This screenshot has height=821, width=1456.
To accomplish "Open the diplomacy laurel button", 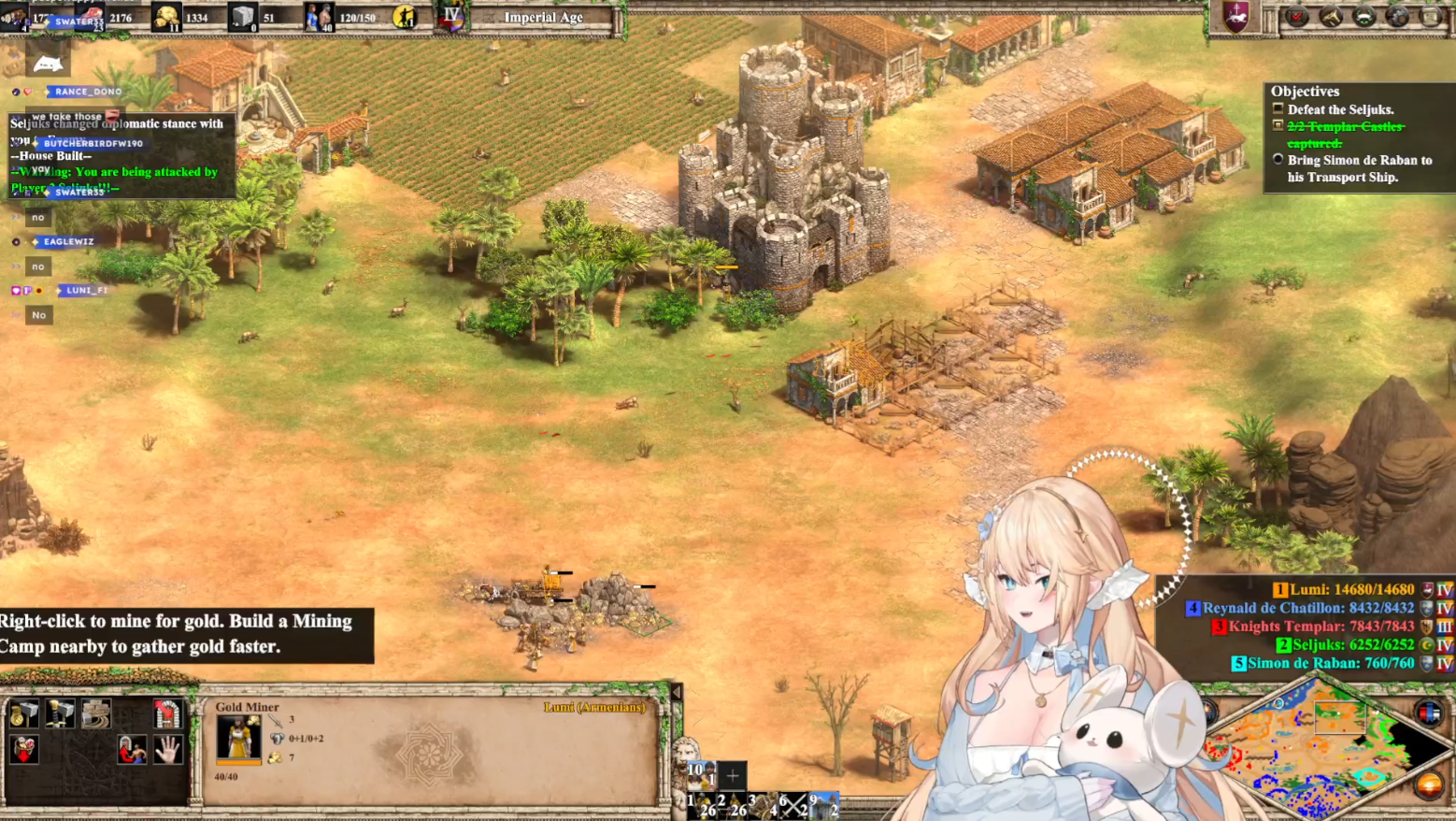I will (1364, 17).
